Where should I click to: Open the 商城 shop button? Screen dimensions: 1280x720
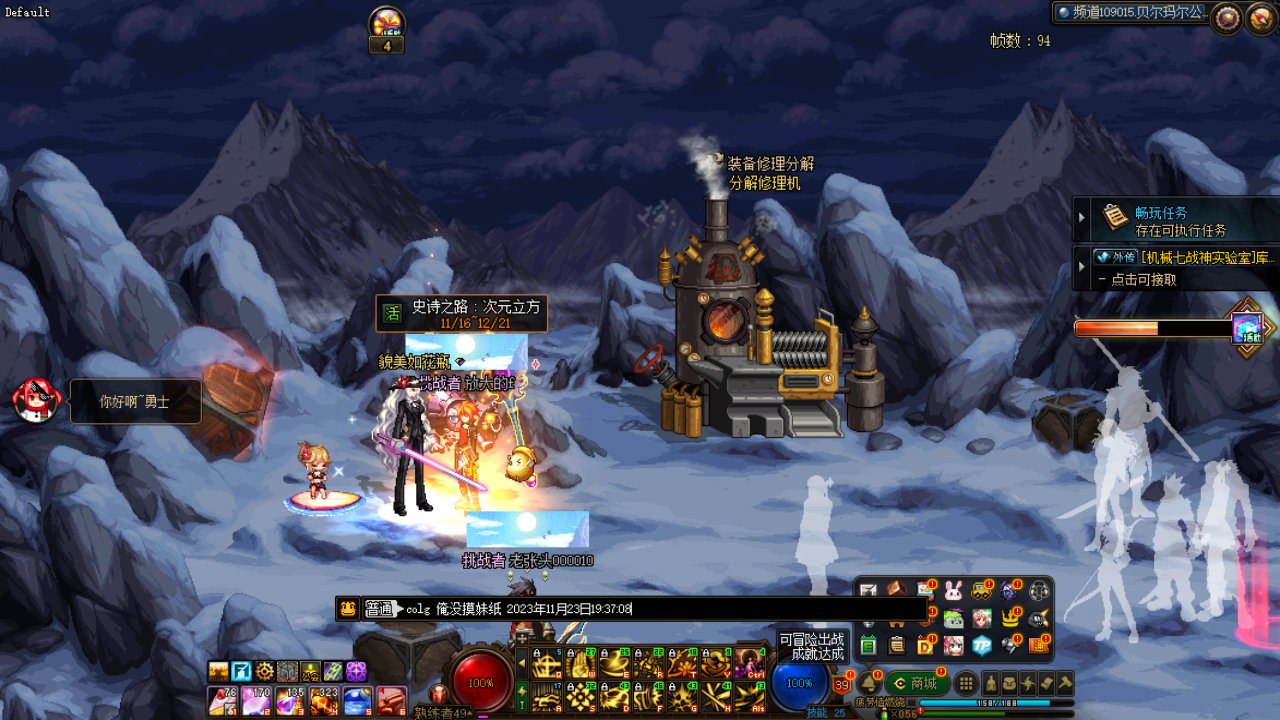coord(917,684)
